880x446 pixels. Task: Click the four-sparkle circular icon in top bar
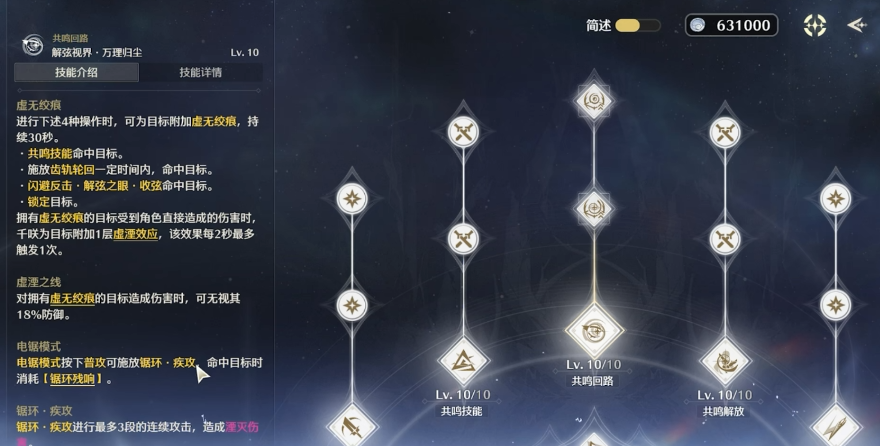815,26
